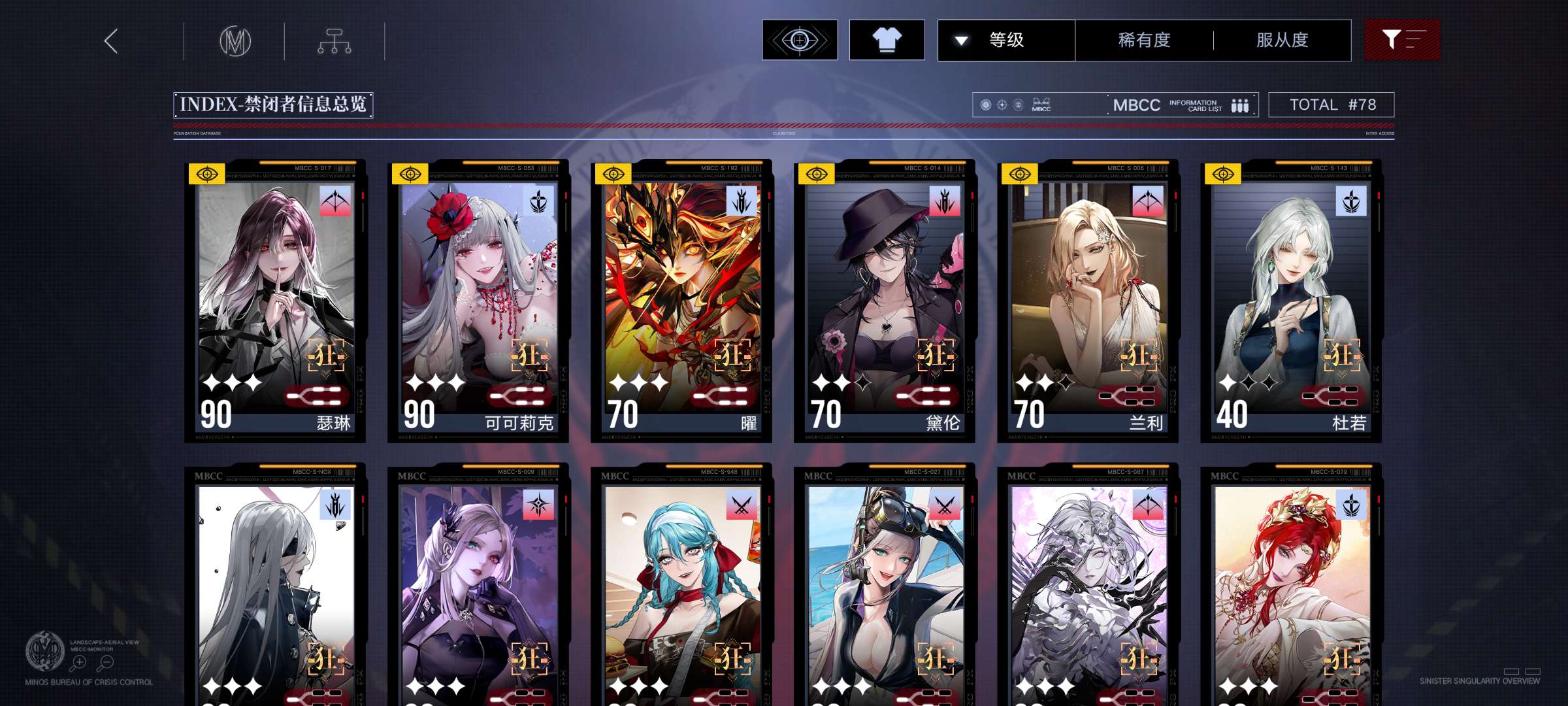Sort Sinners by 等级 level
Image resolution: width=1568 pixels, height=706 pixels.
tap(1006, 41)
